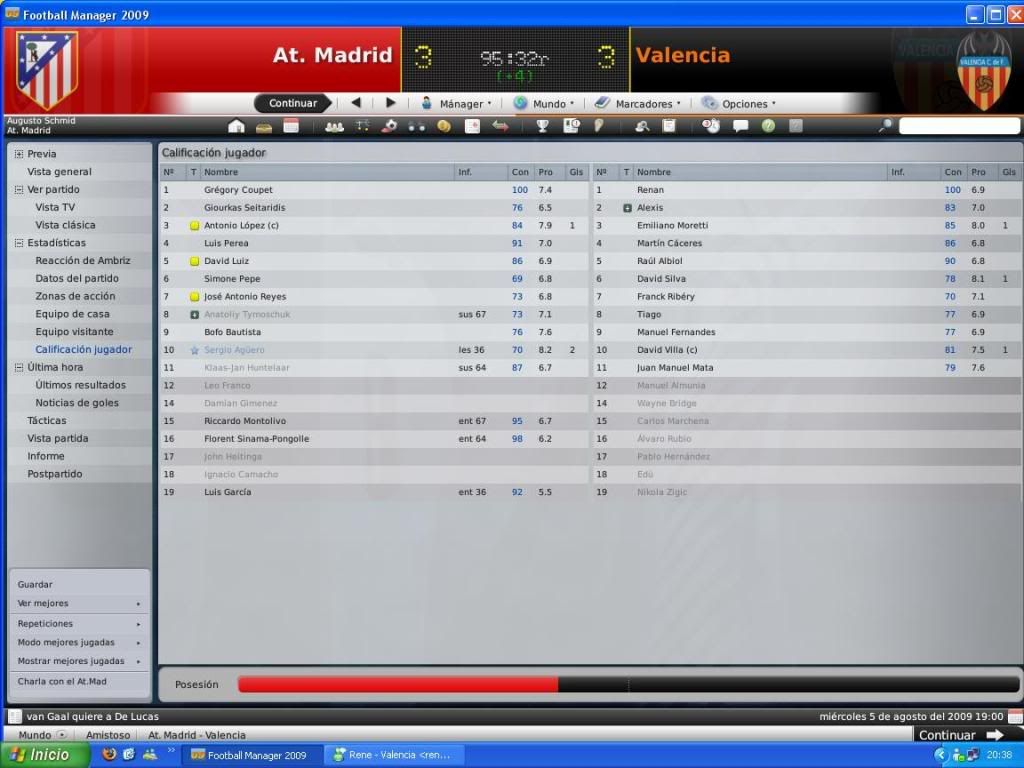Close the Football Manager 2009 window
1024x768 pixels.
(1013, 14)
